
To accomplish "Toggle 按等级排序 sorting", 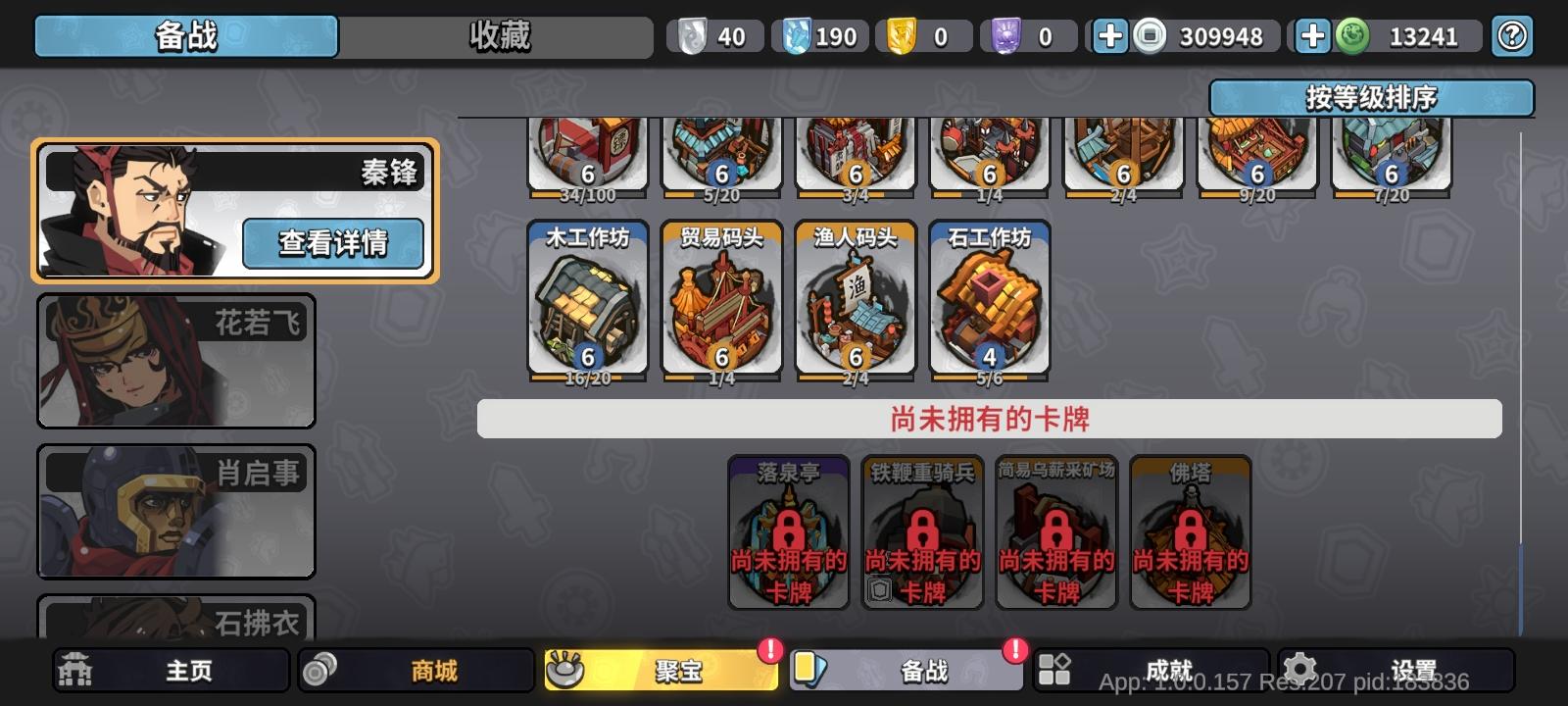I will point(1372,96).
